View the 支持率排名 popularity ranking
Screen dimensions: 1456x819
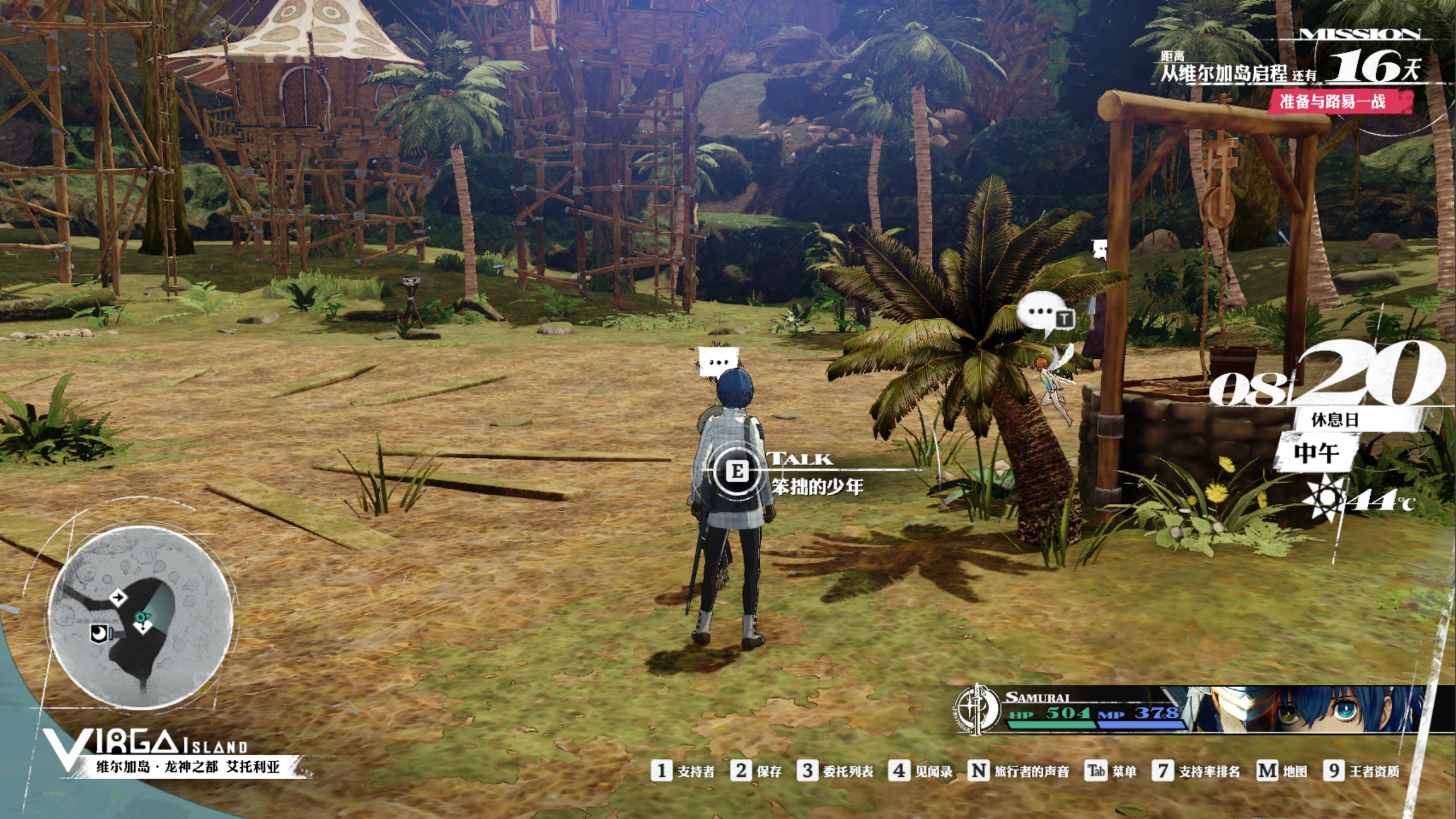click(x=1196, y=771)
